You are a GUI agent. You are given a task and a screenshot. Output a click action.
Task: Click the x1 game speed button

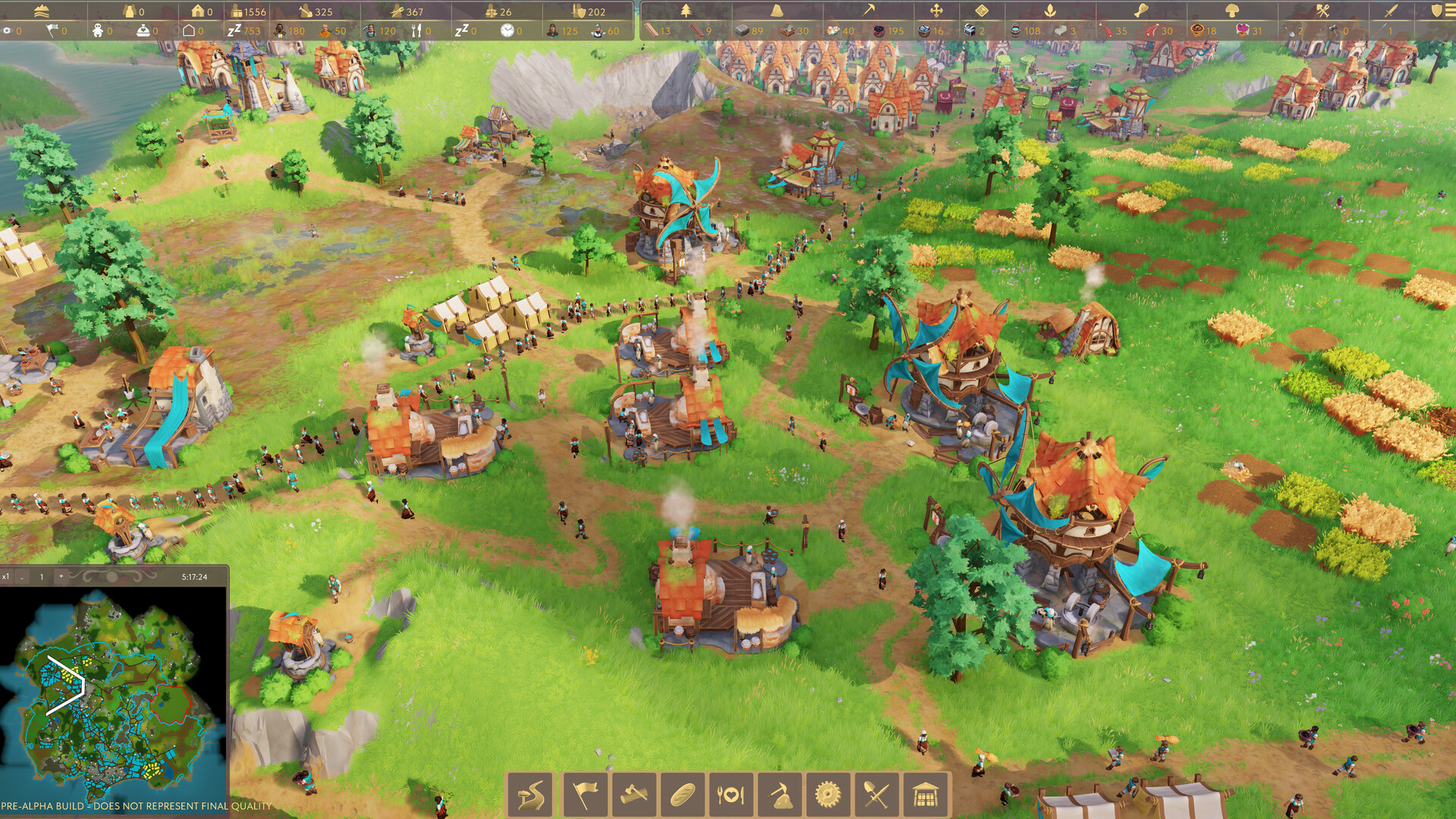point(7,576)
